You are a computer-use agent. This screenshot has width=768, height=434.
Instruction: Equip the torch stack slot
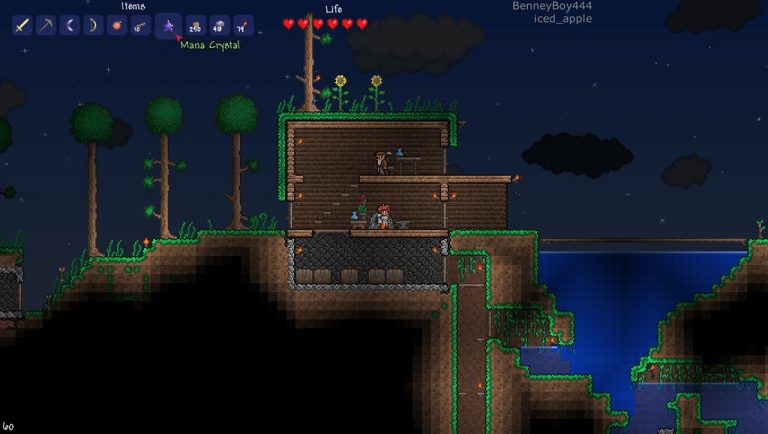(x=243, y=25)
